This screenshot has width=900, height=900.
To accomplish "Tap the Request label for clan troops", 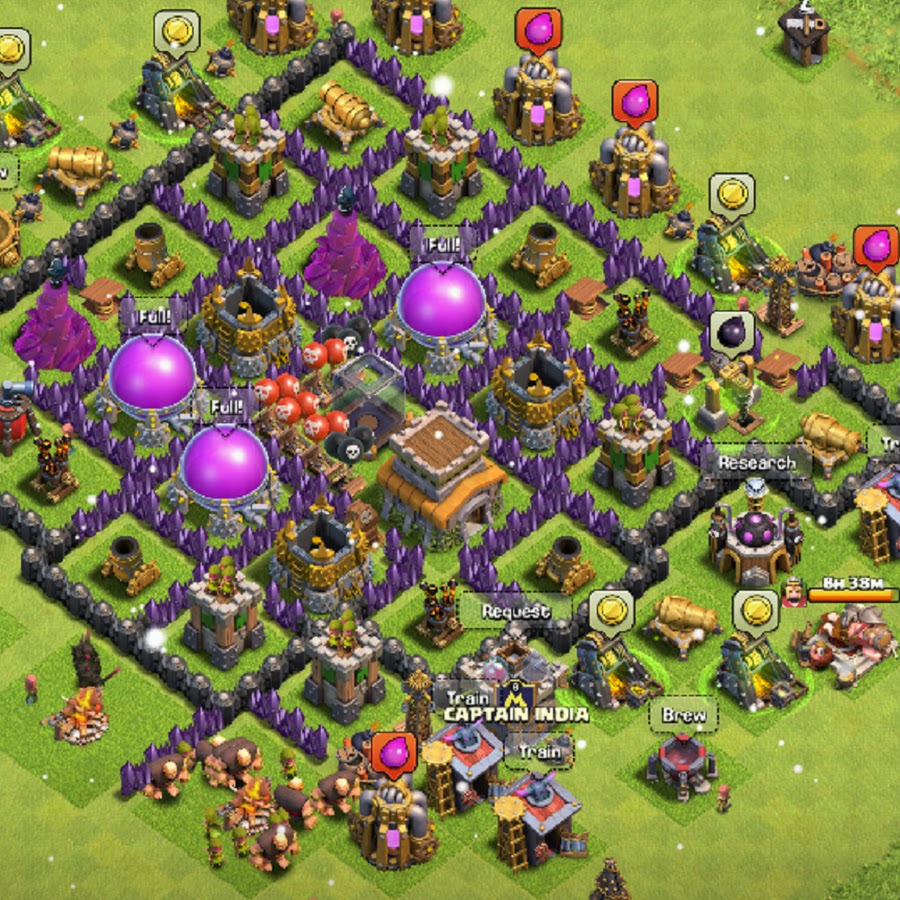I will click(x=515, y=610).
